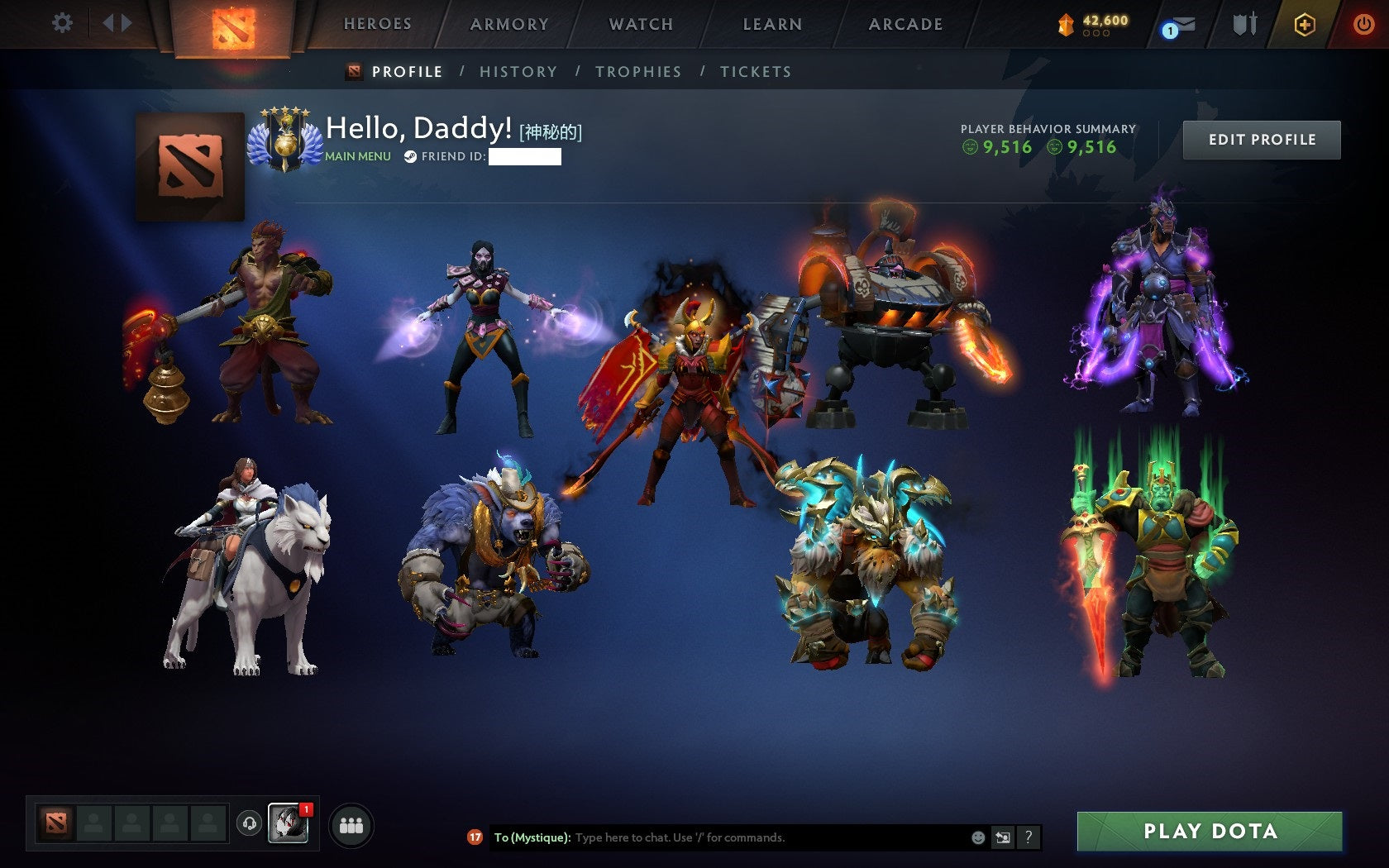Switch to the HISTORY tab
Image resolution: width=1389 pixels, height=868 pixels.
517,72
